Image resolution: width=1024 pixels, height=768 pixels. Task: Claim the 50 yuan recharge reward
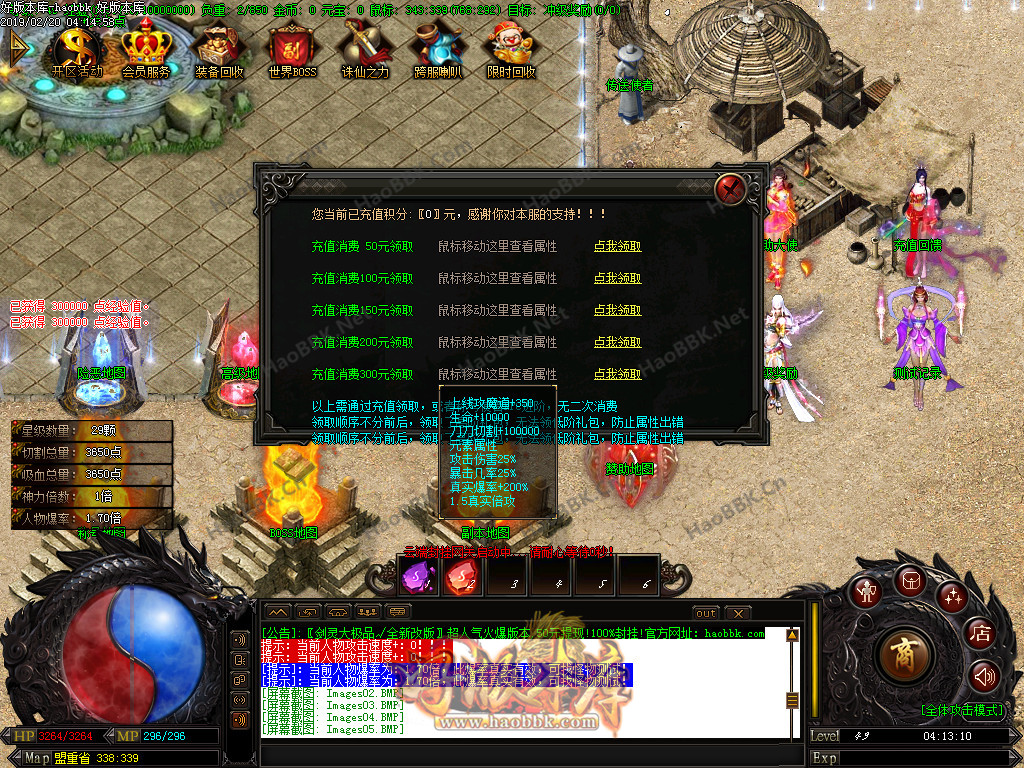[617, 246]
